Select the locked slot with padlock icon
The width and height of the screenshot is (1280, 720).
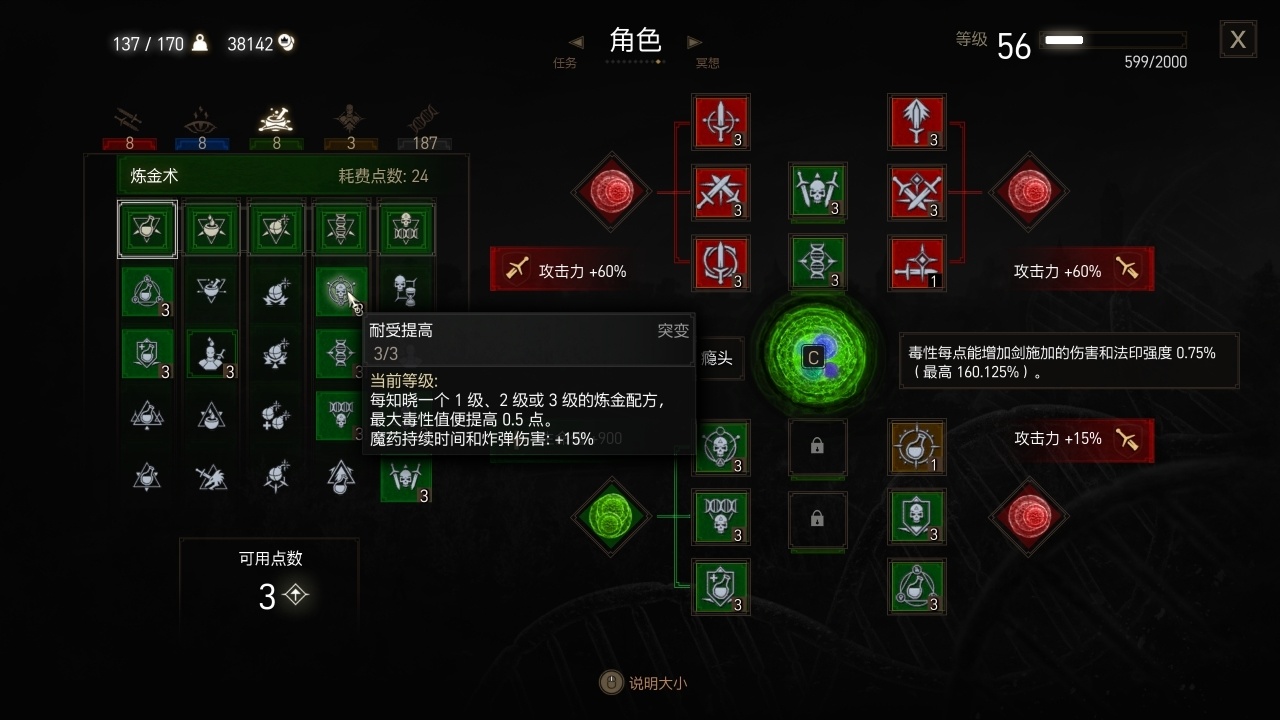818,449
